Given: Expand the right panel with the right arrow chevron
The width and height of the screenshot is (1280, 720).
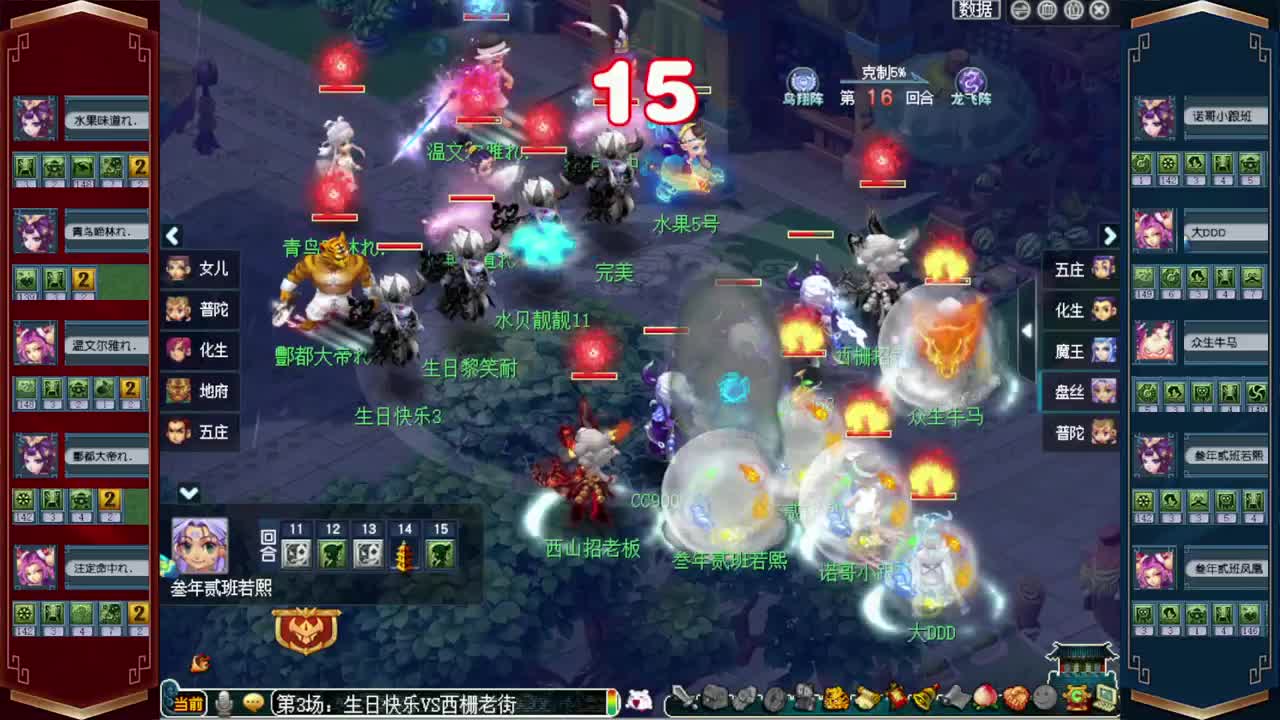Looking at the screenshot, I should tap(1110, 236).
